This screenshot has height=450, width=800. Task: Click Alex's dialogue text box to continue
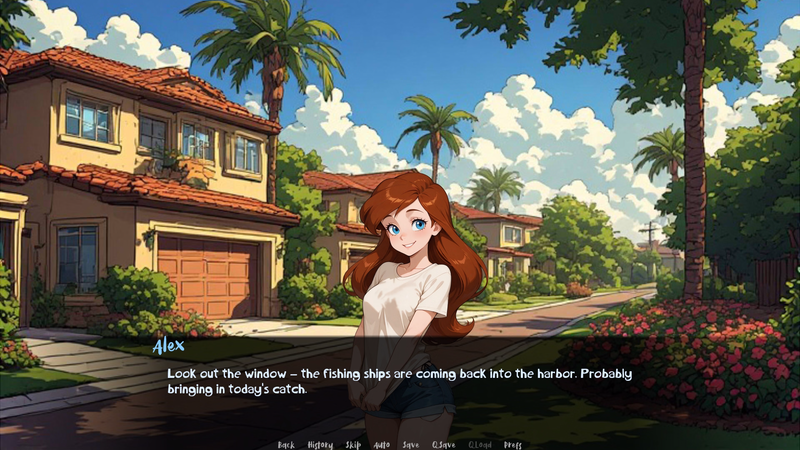click(x=400, y=381)
